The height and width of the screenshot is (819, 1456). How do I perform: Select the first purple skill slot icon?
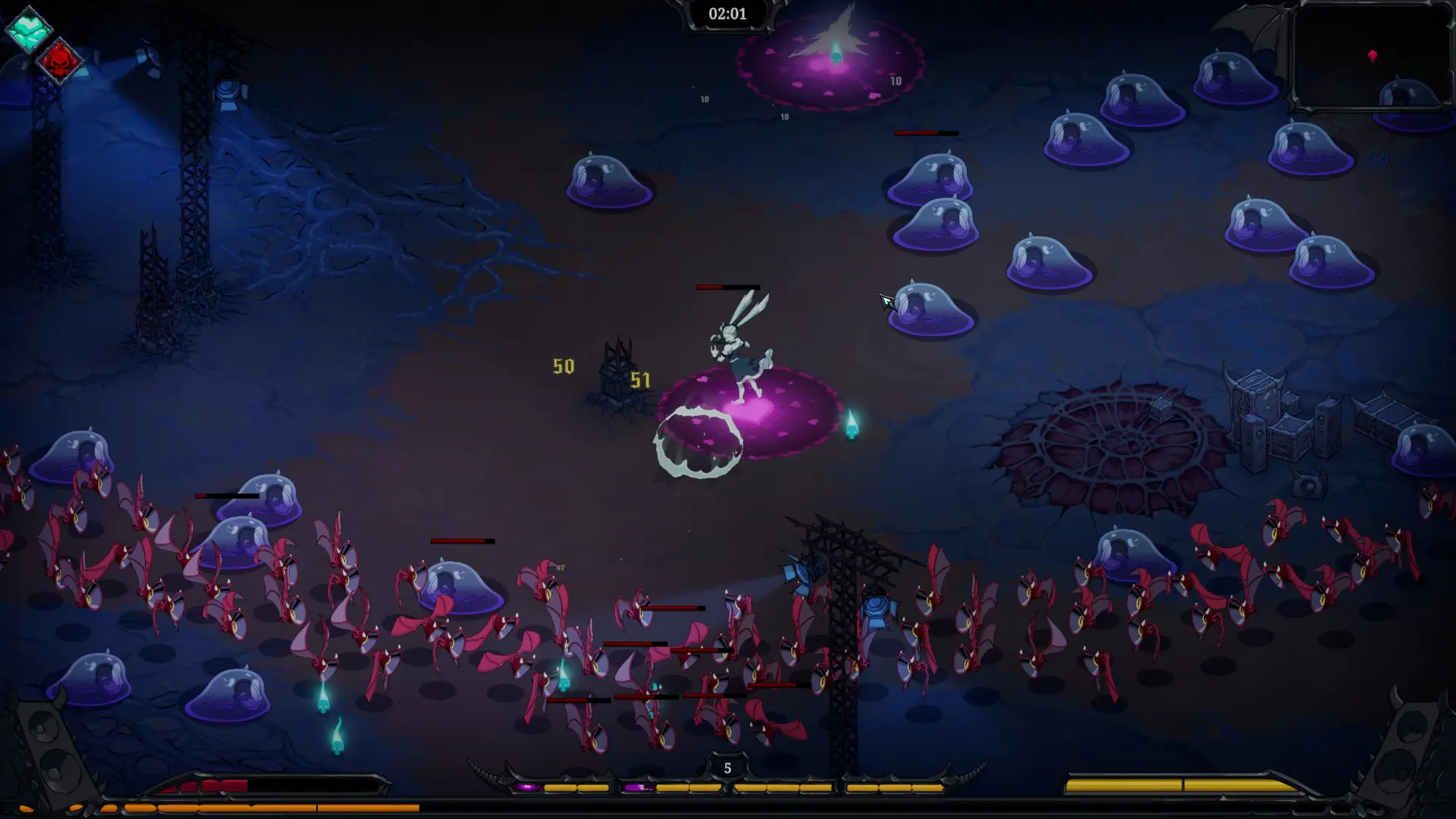(x=529, y=786)
